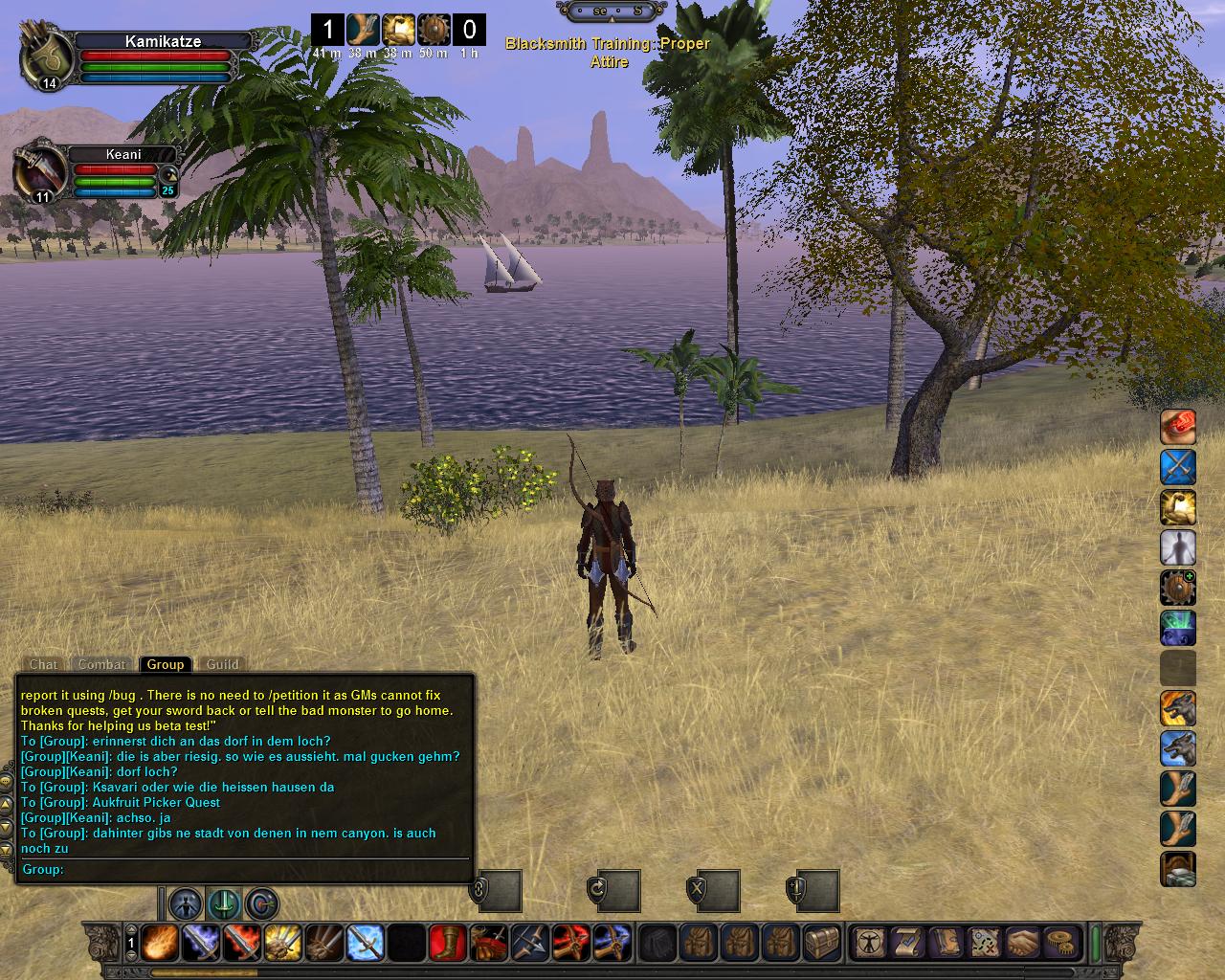1225x980 pixels.
Task: Open the Blacksmith Training quest tracker entry
Action: (x=608, y=53)
